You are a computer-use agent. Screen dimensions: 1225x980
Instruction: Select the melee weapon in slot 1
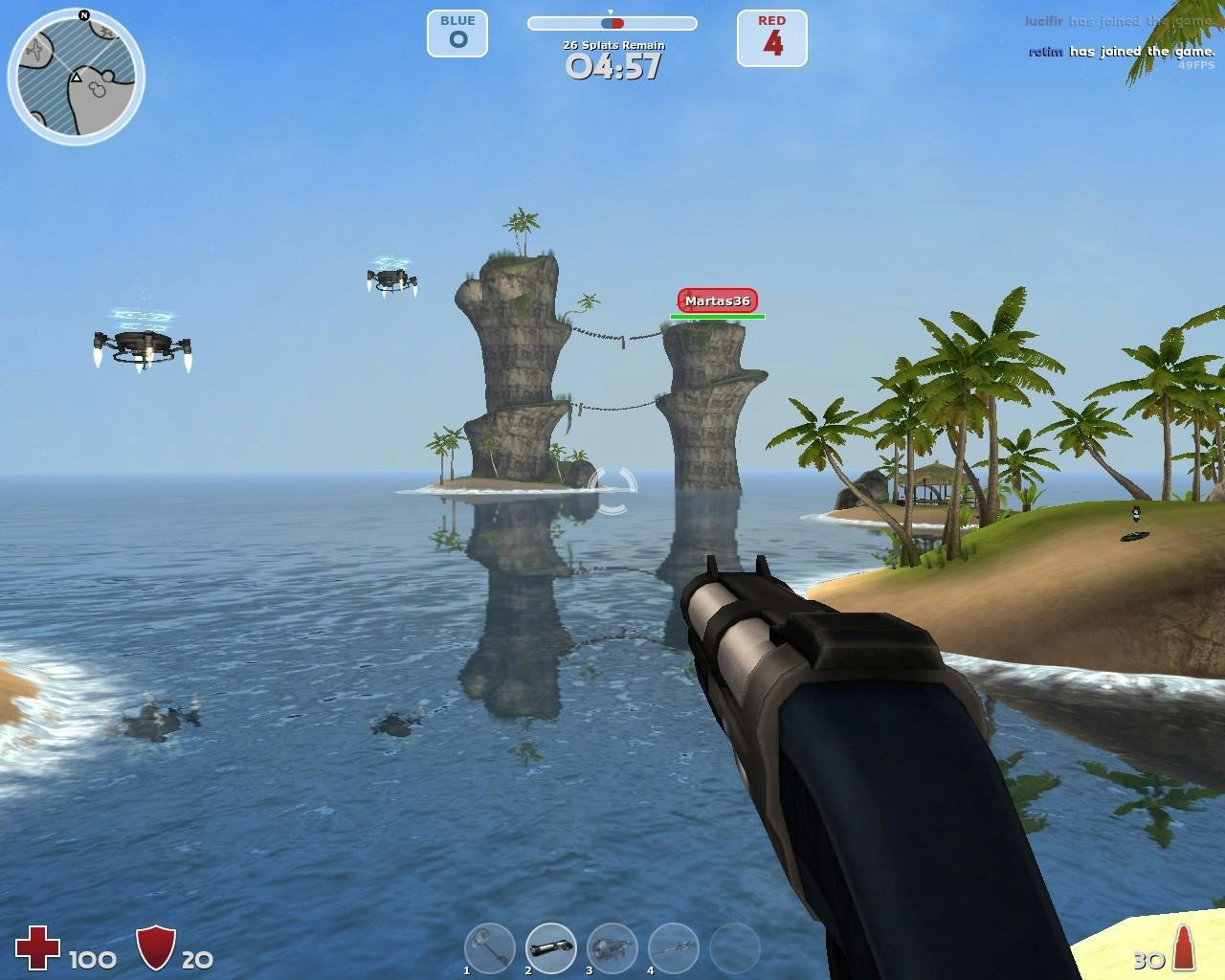click(489, 947)
